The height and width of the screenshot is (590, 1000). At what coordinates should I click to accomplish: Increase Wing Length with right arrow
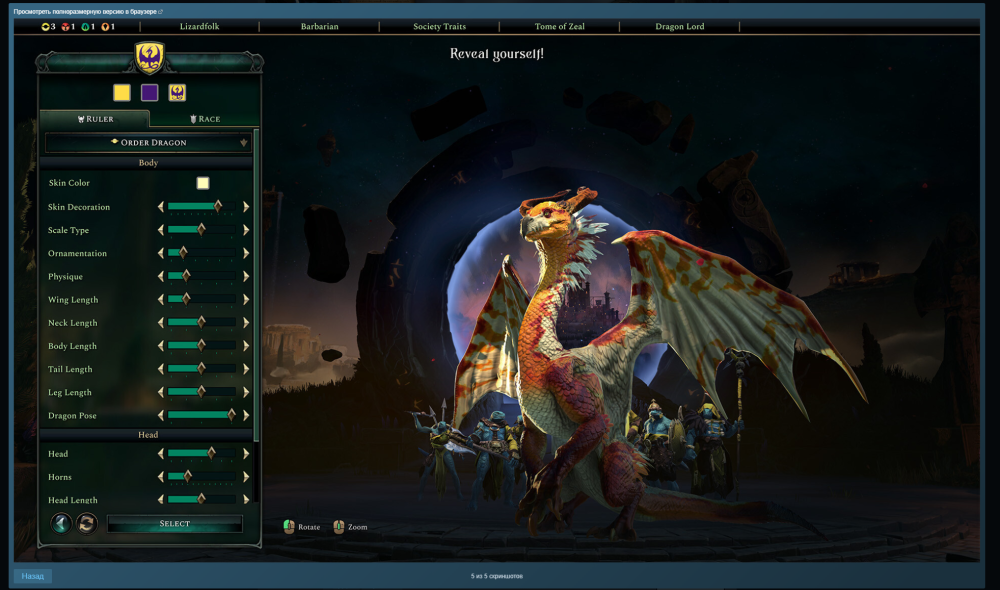click(246, 299)
